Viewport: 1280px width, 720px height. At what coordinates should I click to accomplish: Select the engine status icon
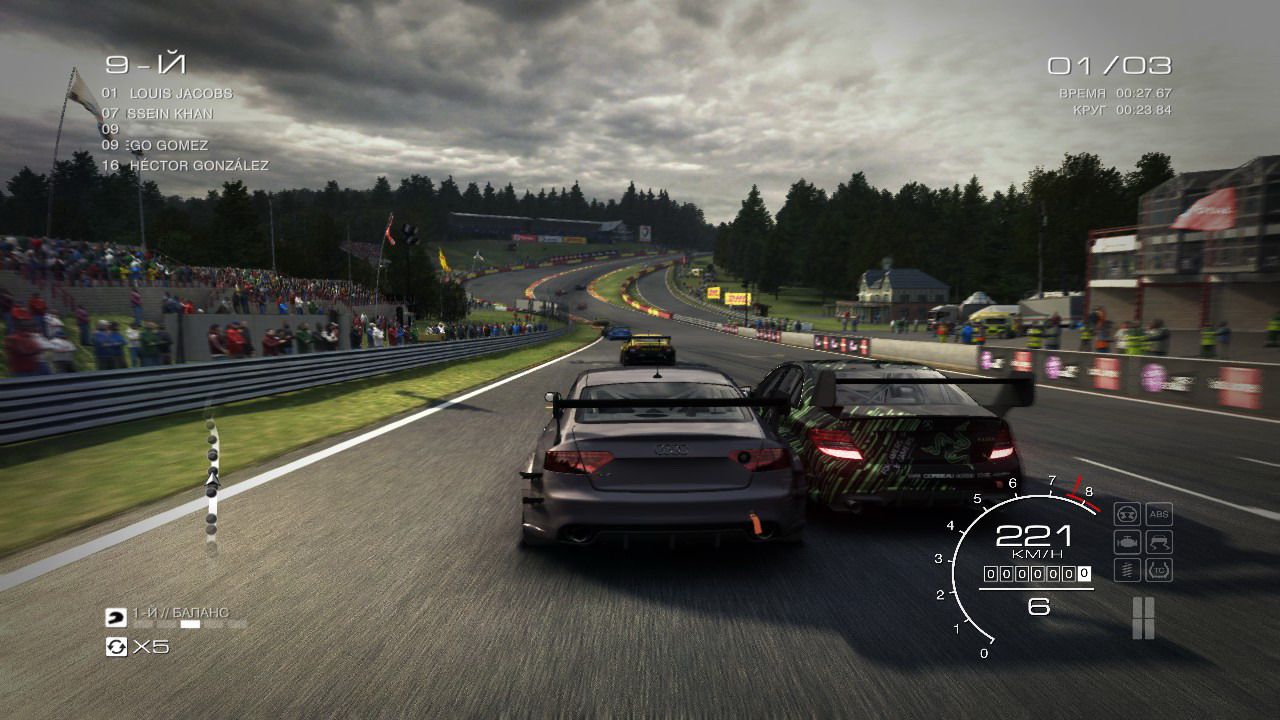1127,542
